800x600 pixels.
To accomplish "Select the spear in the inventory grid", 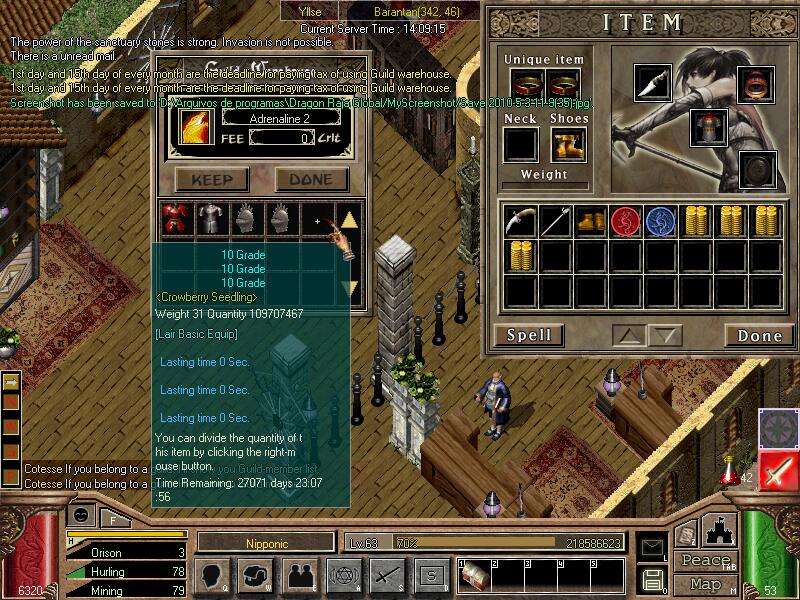I will pyautogui.click(x=556, y=221).
